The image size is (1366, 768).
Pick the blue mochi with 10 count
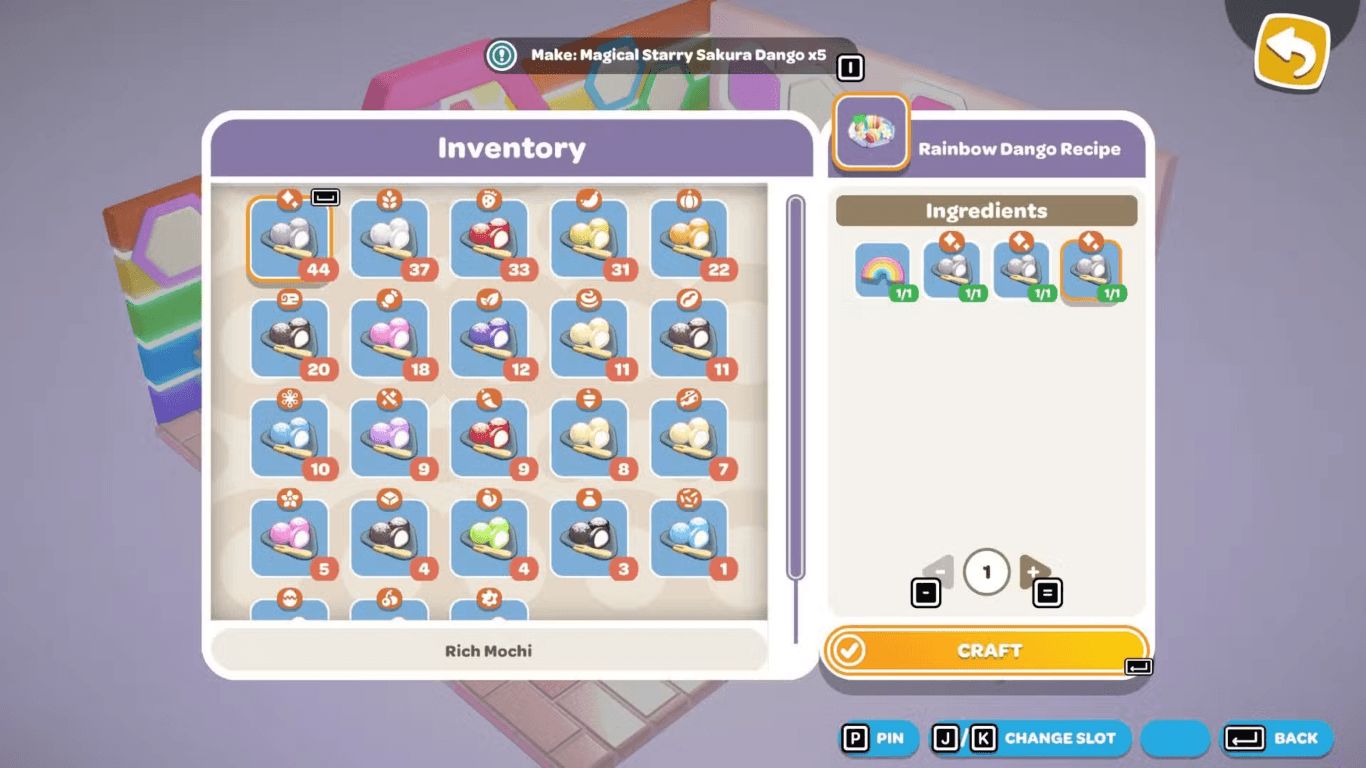289,439
